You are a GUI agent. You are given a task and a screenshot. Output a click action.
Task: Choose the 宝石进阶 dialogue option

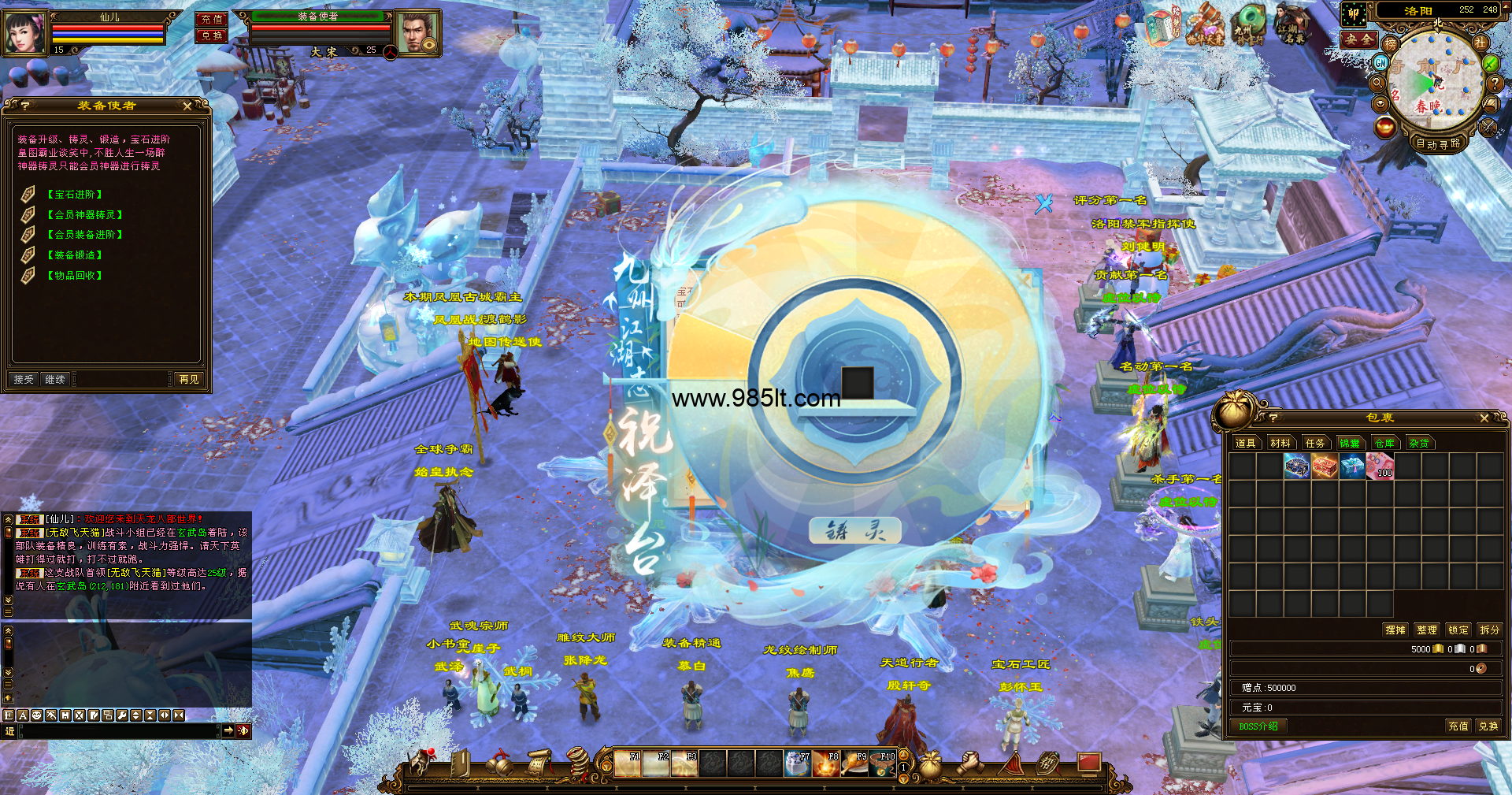click(x=75, y=195)
